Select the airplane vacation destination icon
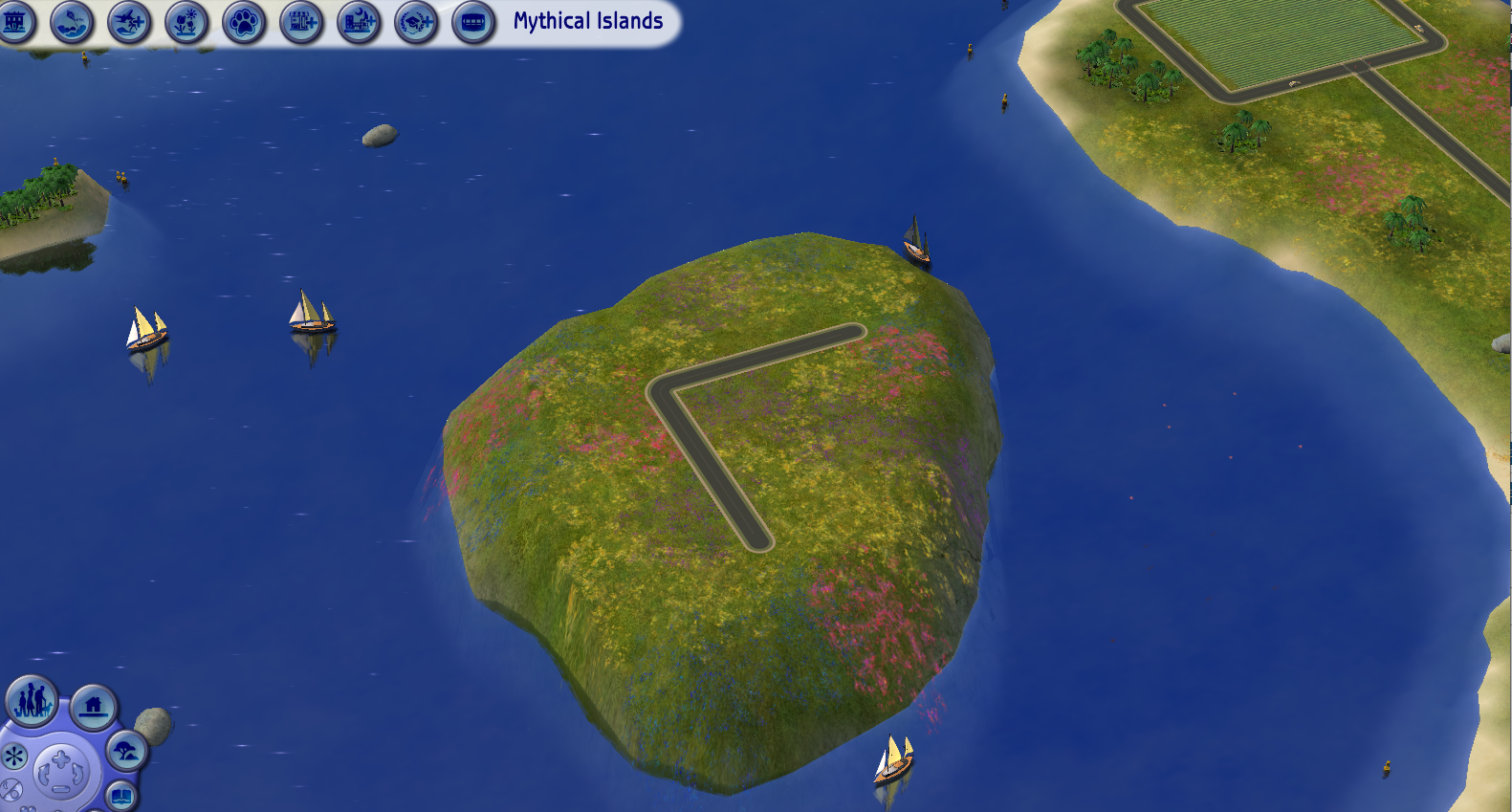 coord(129,22)
